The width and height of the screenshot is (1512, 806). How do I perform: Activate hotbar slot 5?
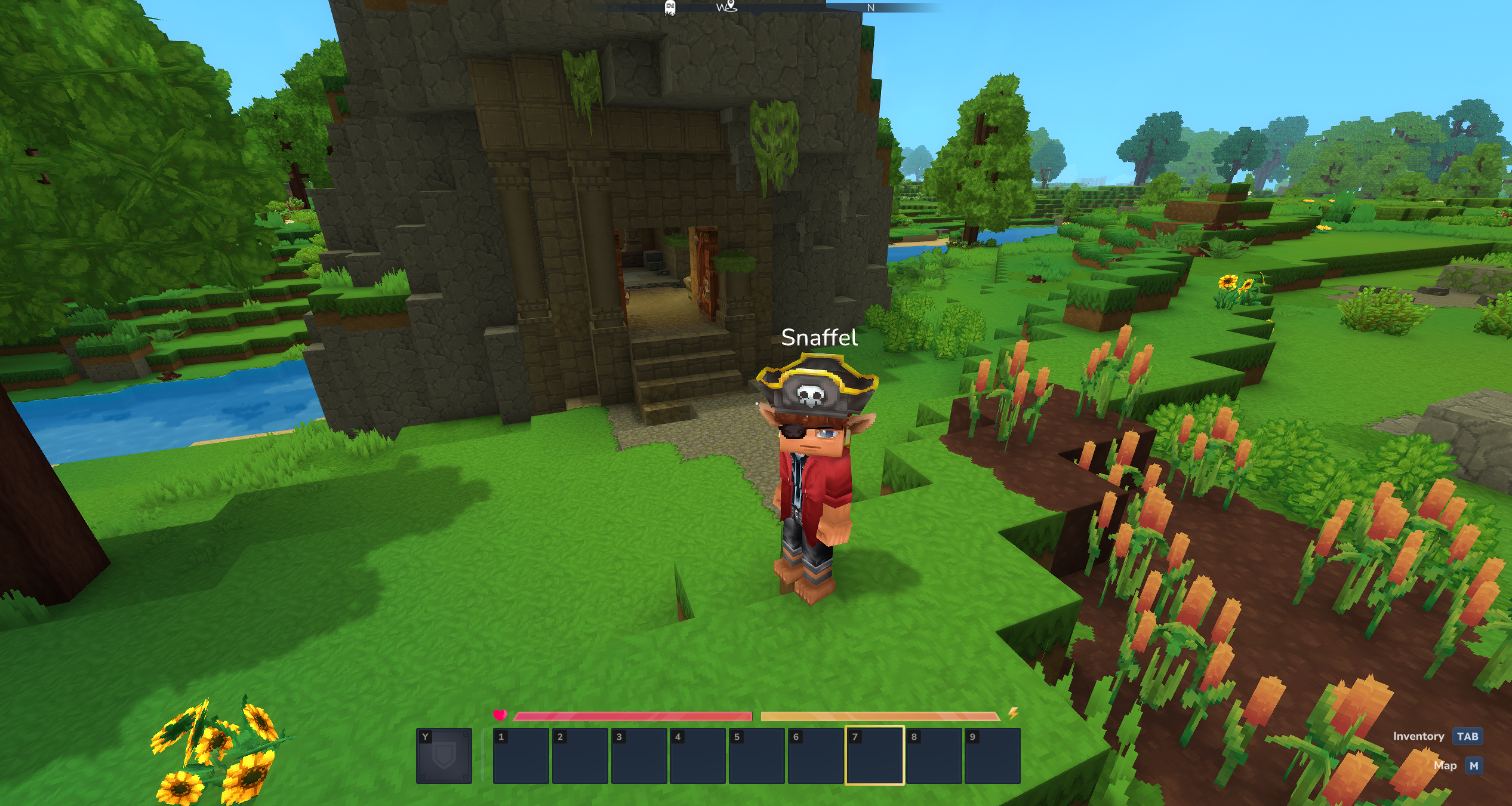coord(756,755)
